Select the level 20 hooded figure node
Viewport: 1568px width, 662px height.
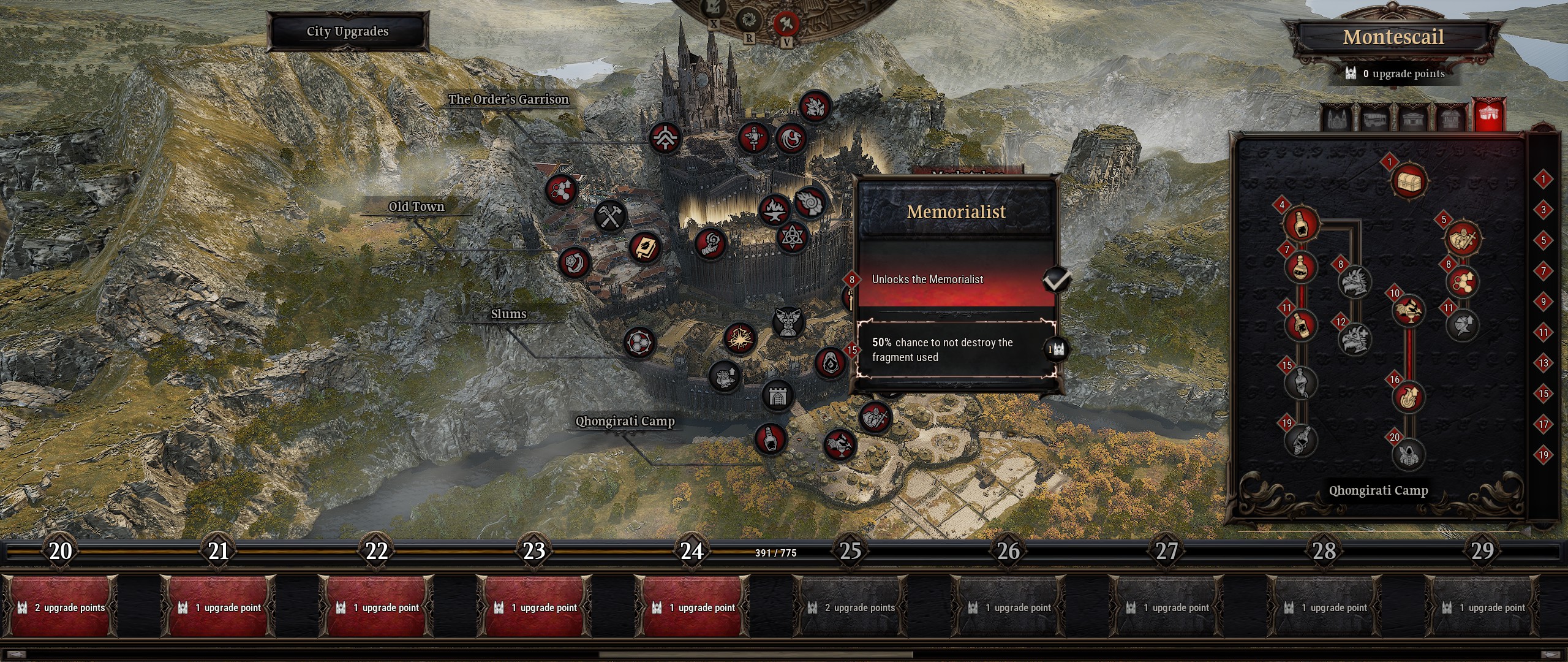(1408, 455)
